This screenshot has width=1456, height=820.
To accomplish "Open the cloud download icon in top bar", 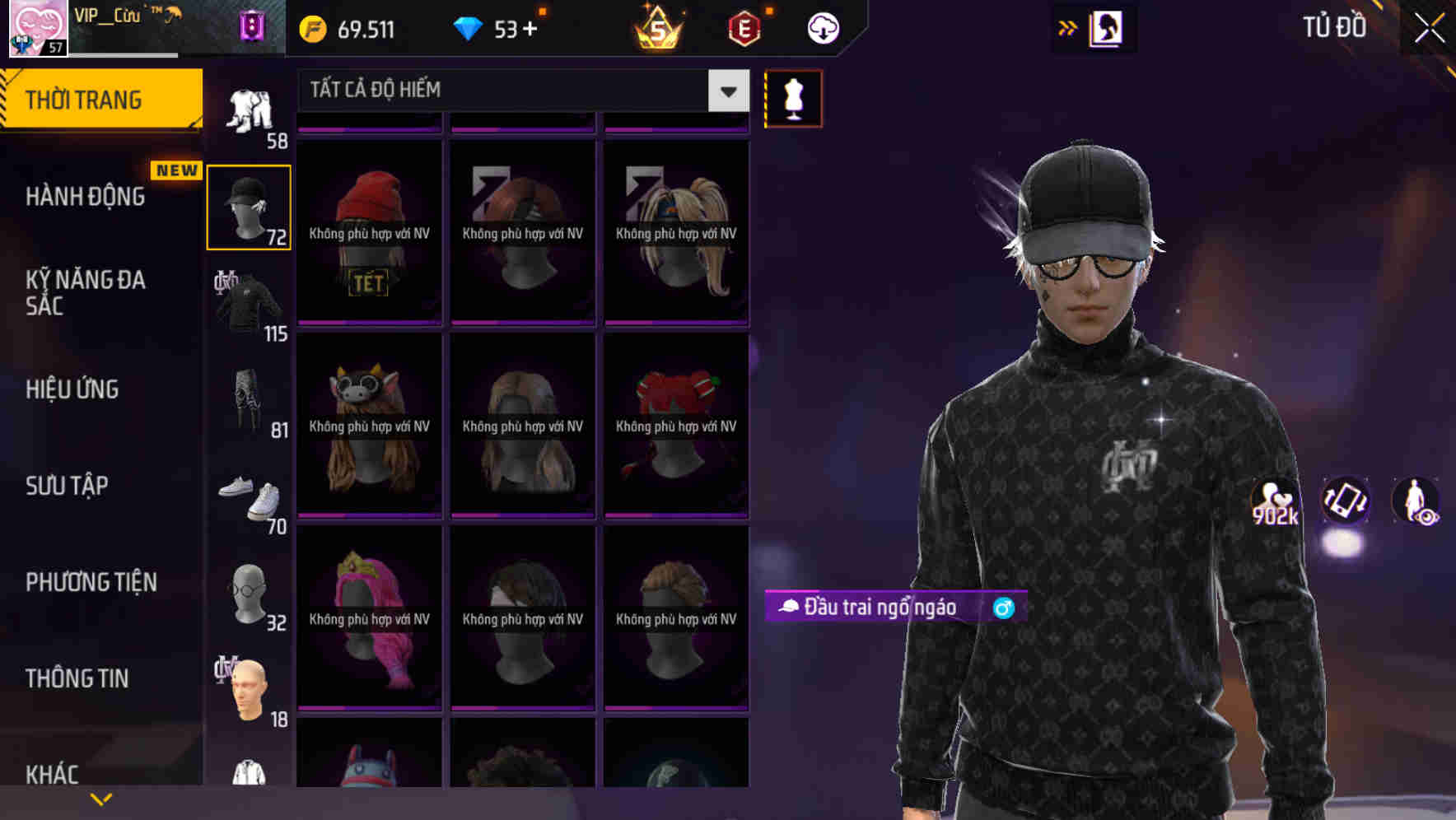I will tap(820, 27).
